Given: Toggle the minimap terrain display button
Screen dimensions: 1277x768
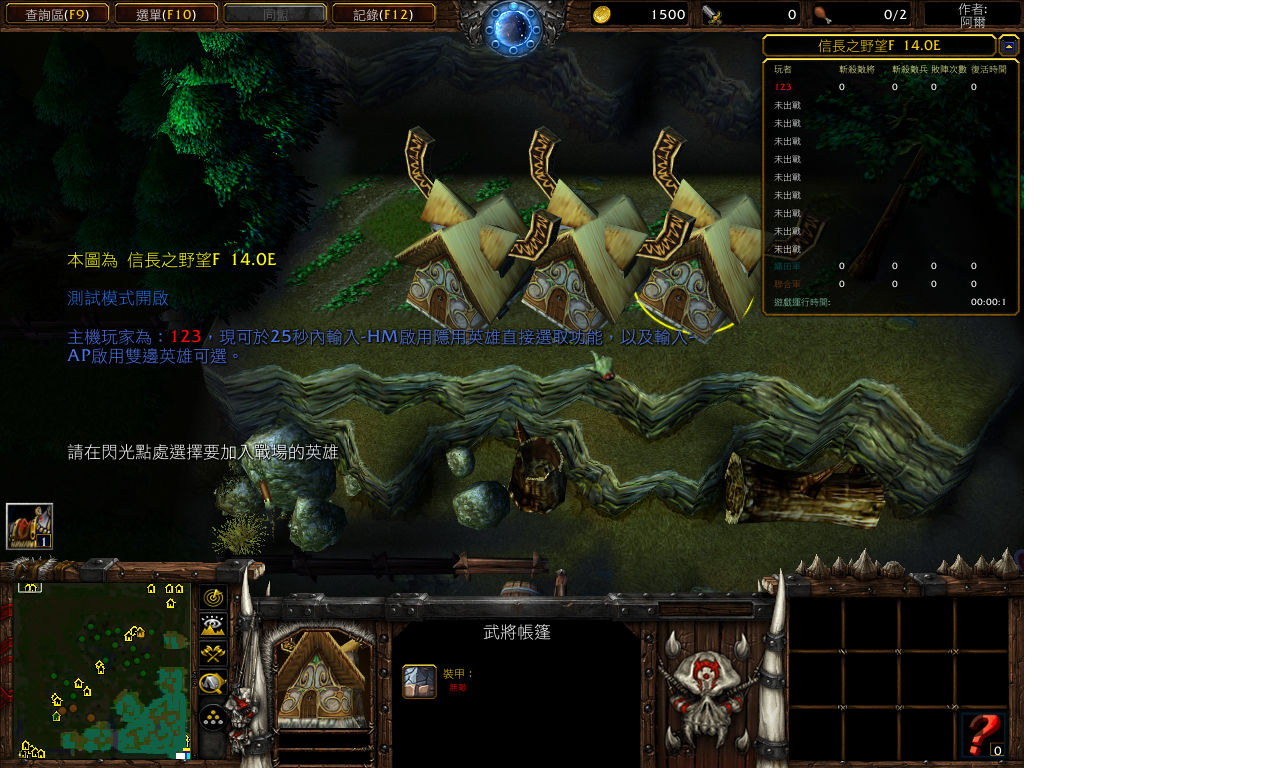Looking at the screenshot, I should click(213, 626).
